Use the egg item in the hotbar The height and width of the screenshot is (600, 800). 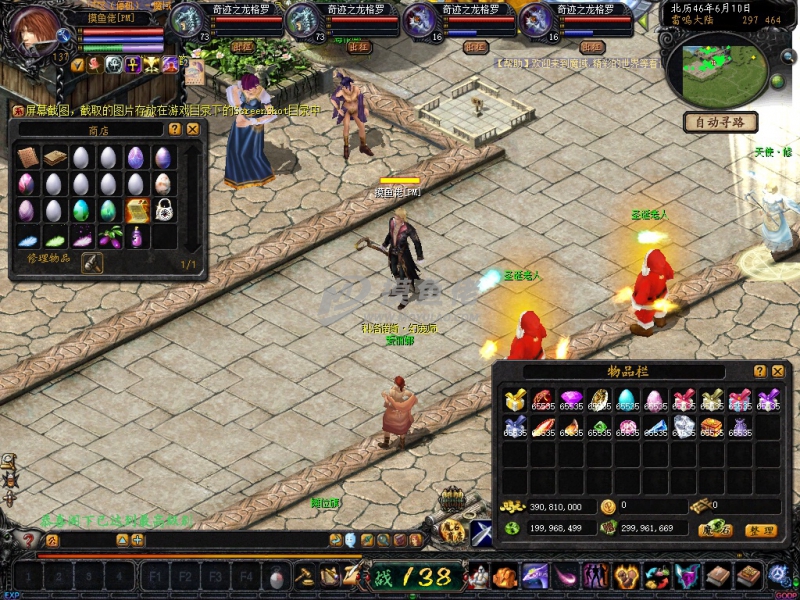click(x=277, y=577)
